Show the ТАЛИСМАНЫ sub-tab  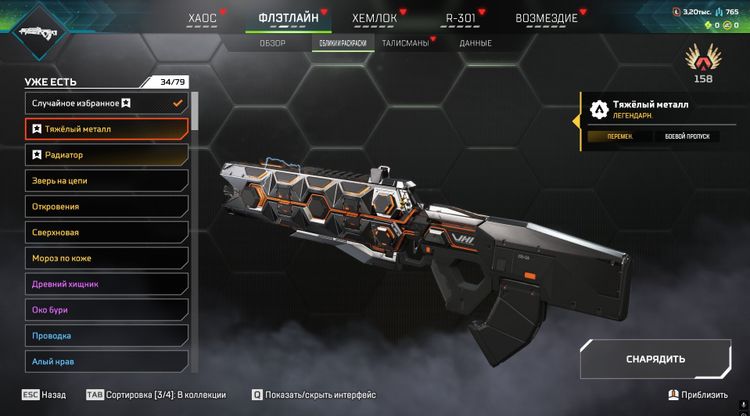pos(405,44)
